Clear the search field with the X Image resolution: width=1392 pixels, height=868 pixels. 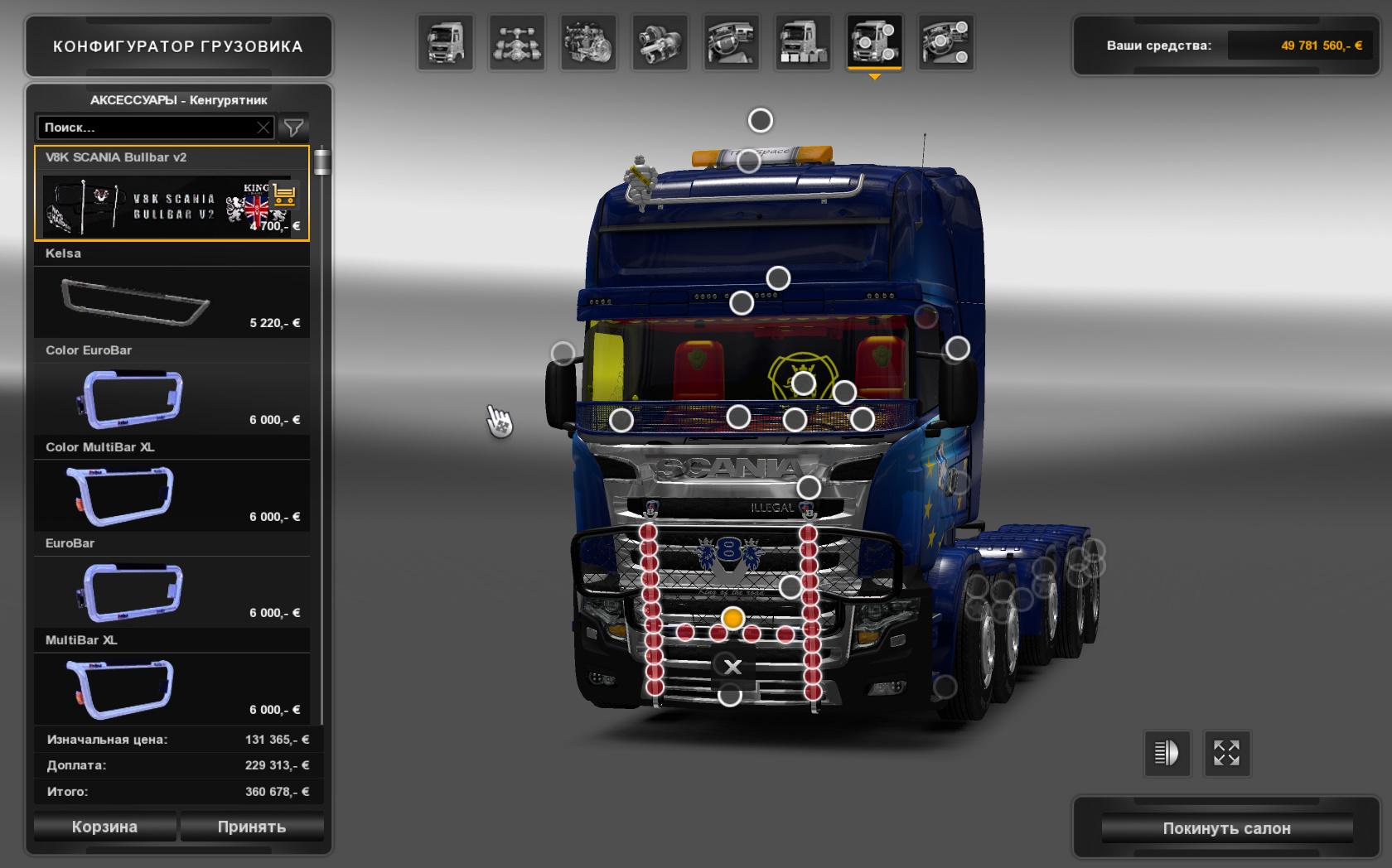point(263,128)
